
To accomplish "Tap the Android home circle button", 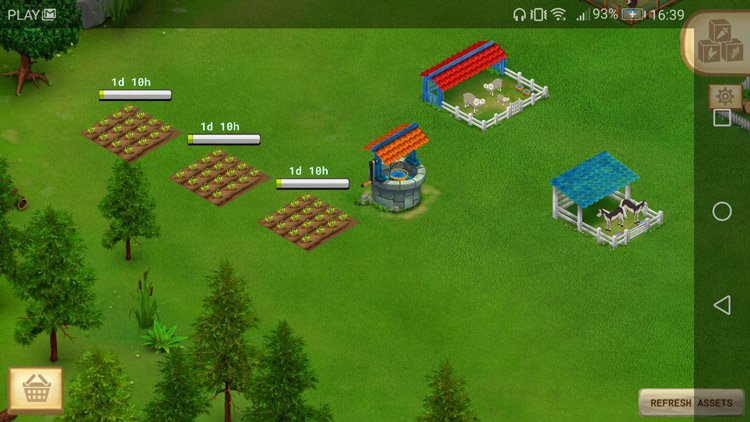I will coord(722,212).
